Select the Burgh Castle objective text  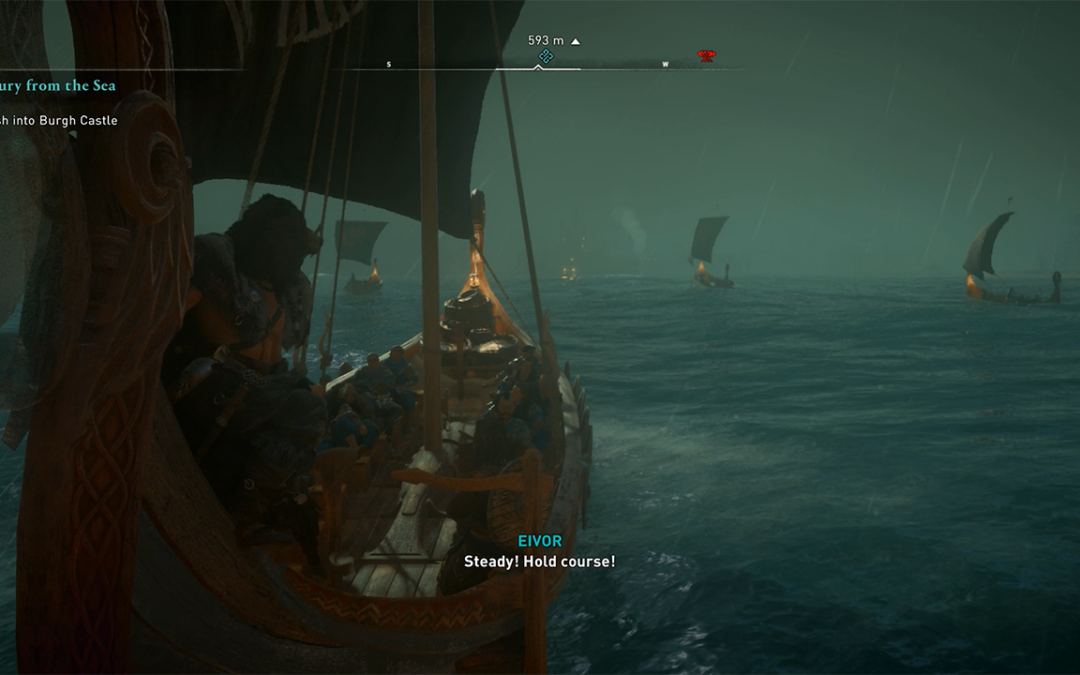58,121
